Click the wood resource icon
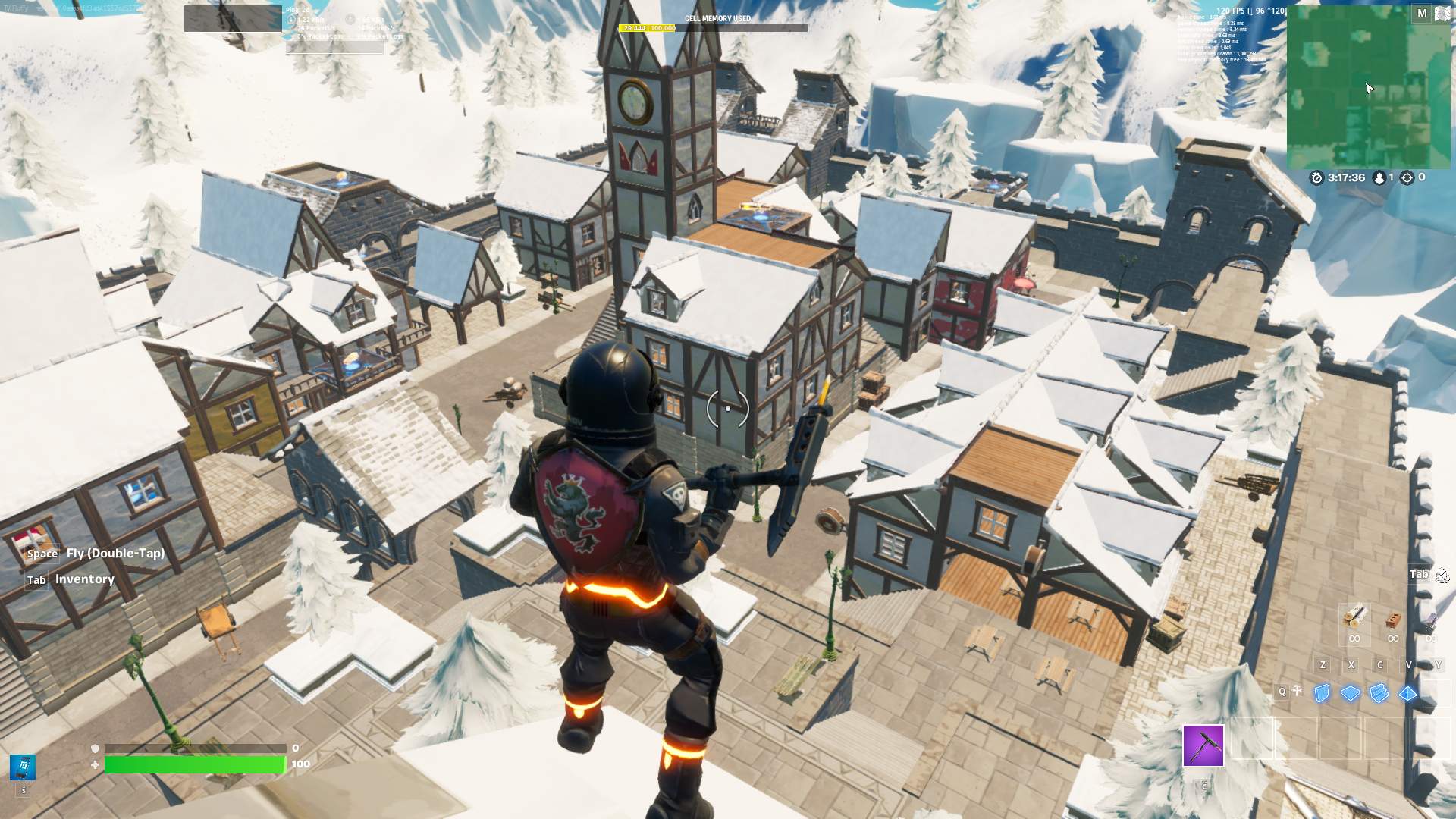 pos(1356,616)
